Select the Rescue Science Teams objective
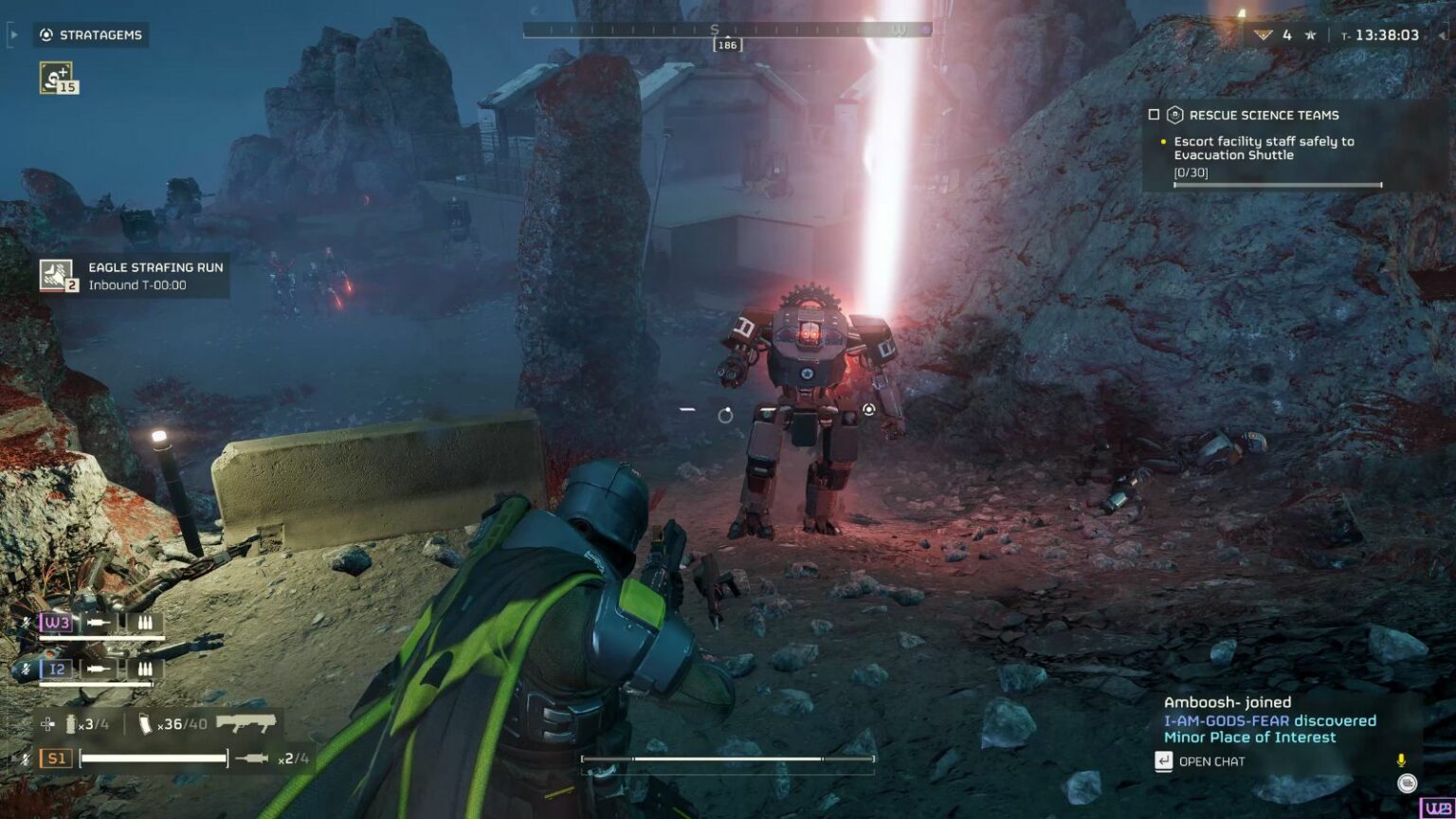This screenshot has width=1456, height=819. point(1264,115)
